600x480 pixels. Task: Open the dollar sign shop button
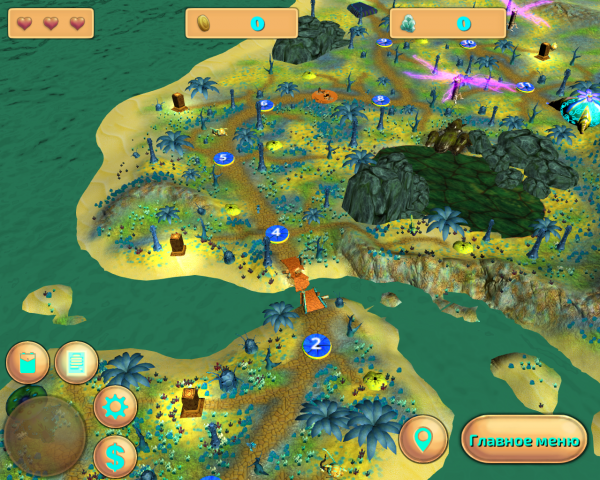click(116, 457)
